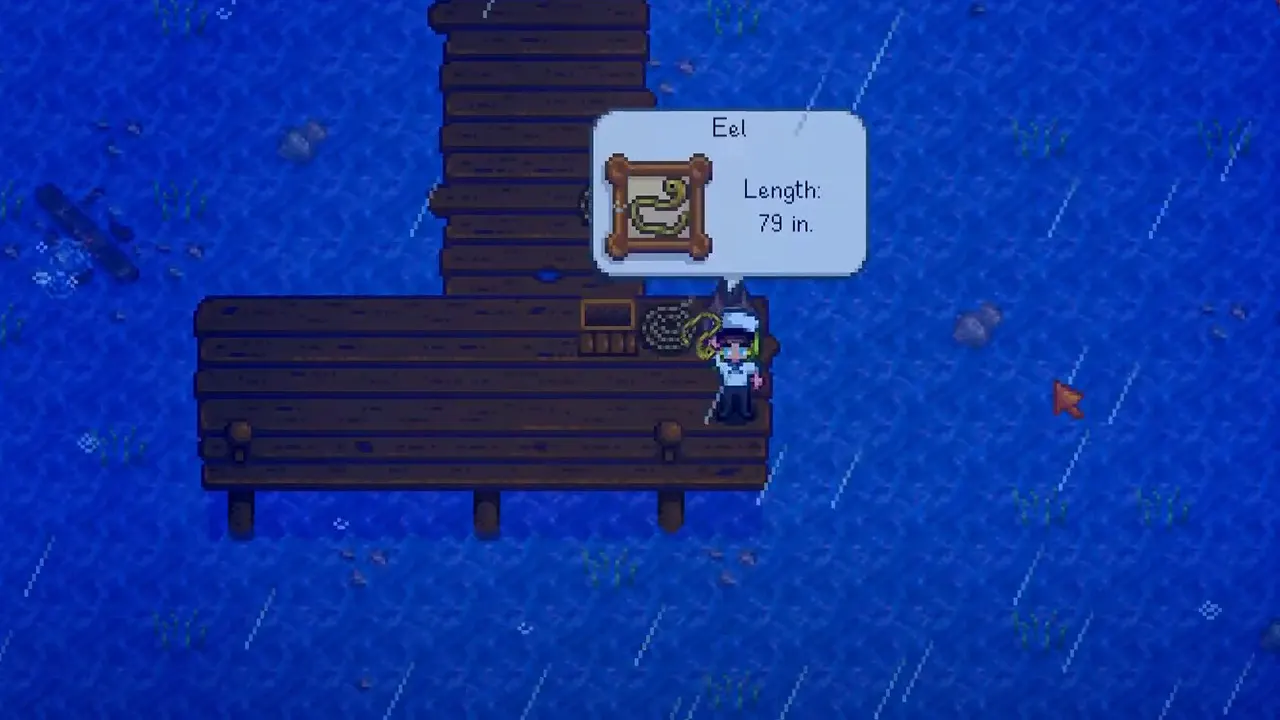Click the player's glowing fishing rod
The height and width of the screenshot is (720, 1280).
tap(755, 345)
